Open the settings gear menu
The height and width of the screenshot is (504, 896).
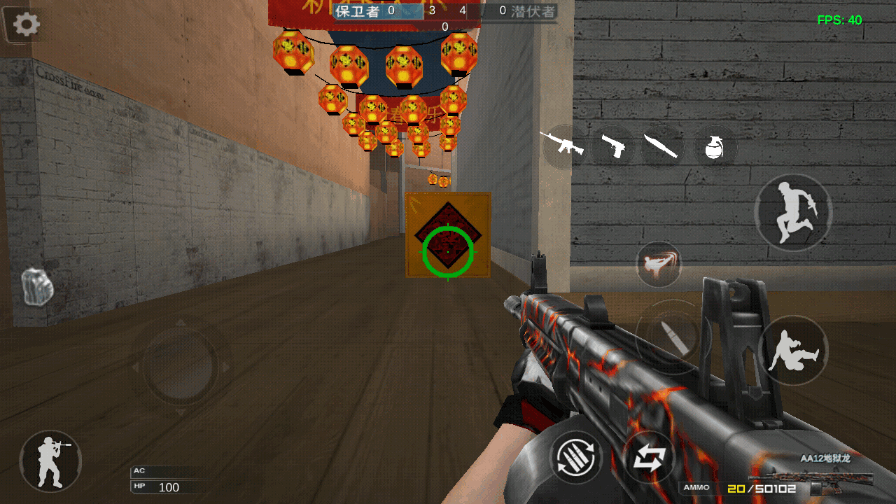tap(25, 25)
